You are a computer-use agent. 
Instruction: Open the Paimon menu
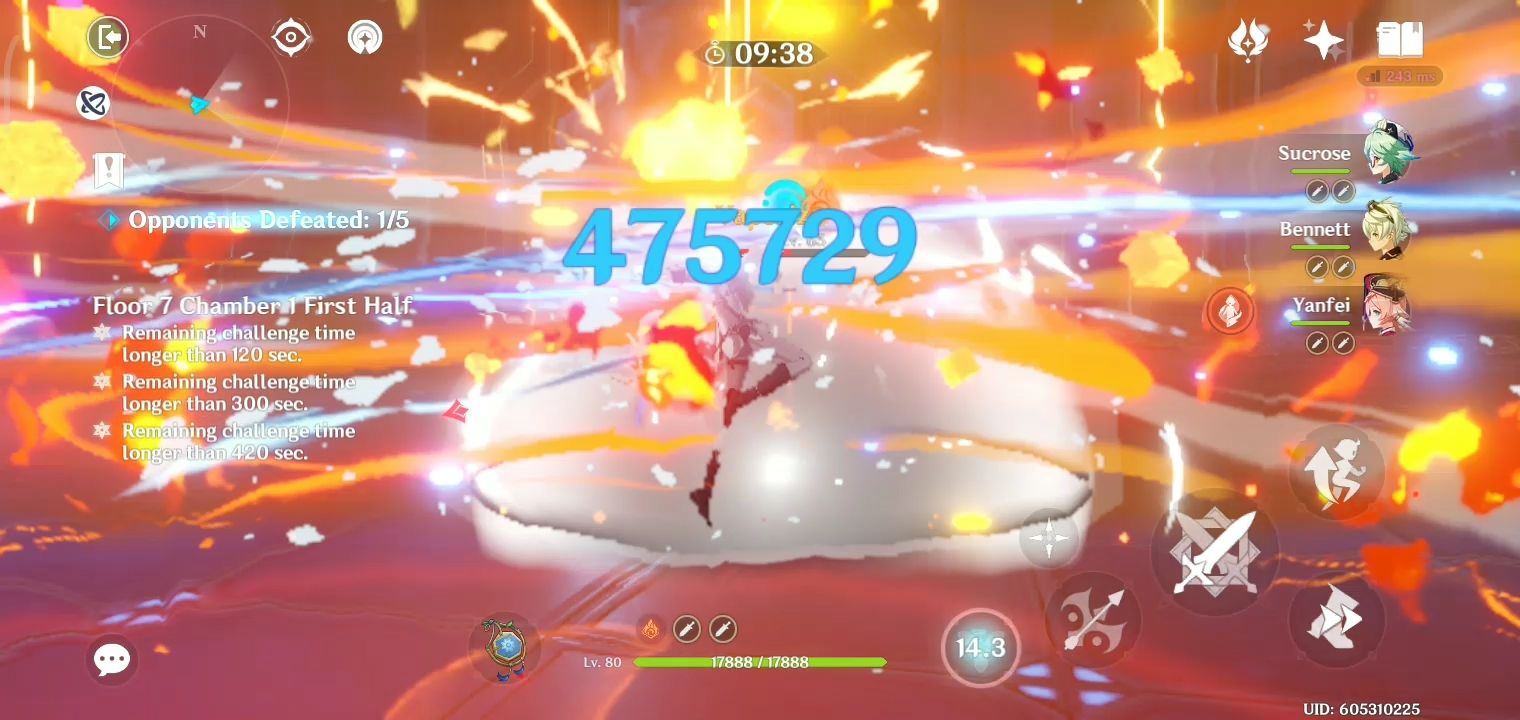(x=107, y=37)
